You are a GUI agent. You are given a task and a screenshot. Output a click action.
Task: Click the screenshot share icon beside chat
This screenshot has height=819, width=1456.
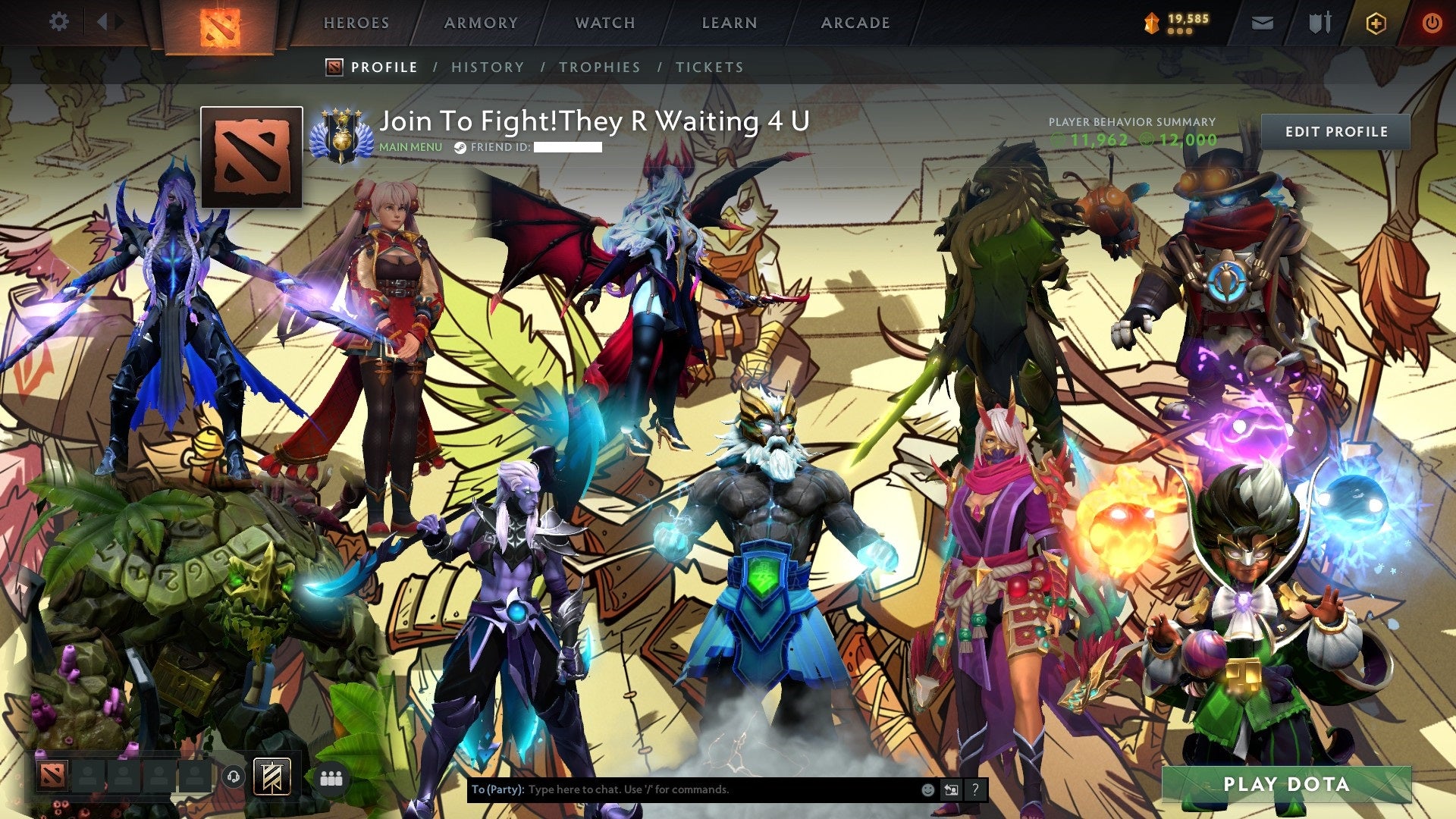(951, 789)
